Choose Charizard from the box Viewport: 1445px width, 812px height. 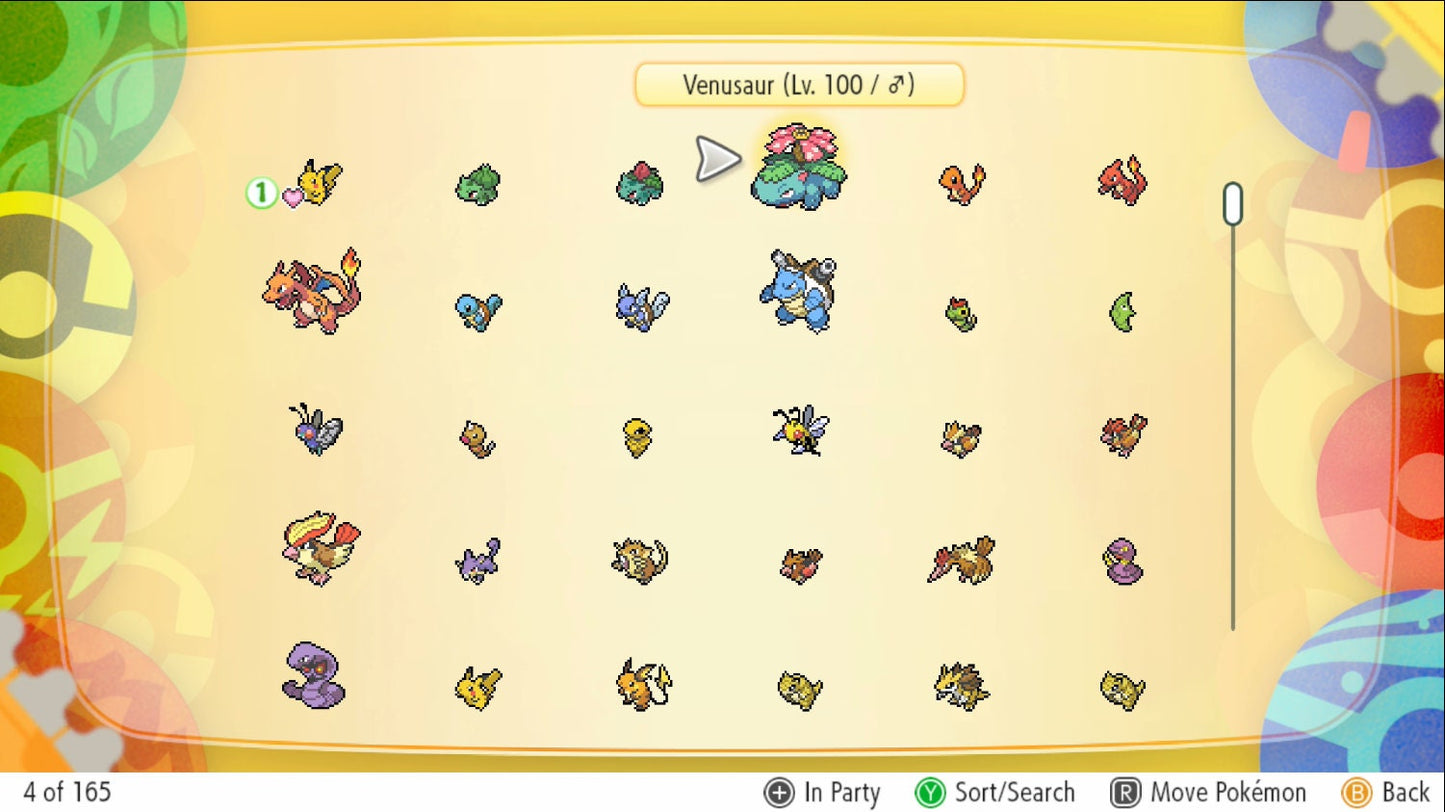coord(314,290)
